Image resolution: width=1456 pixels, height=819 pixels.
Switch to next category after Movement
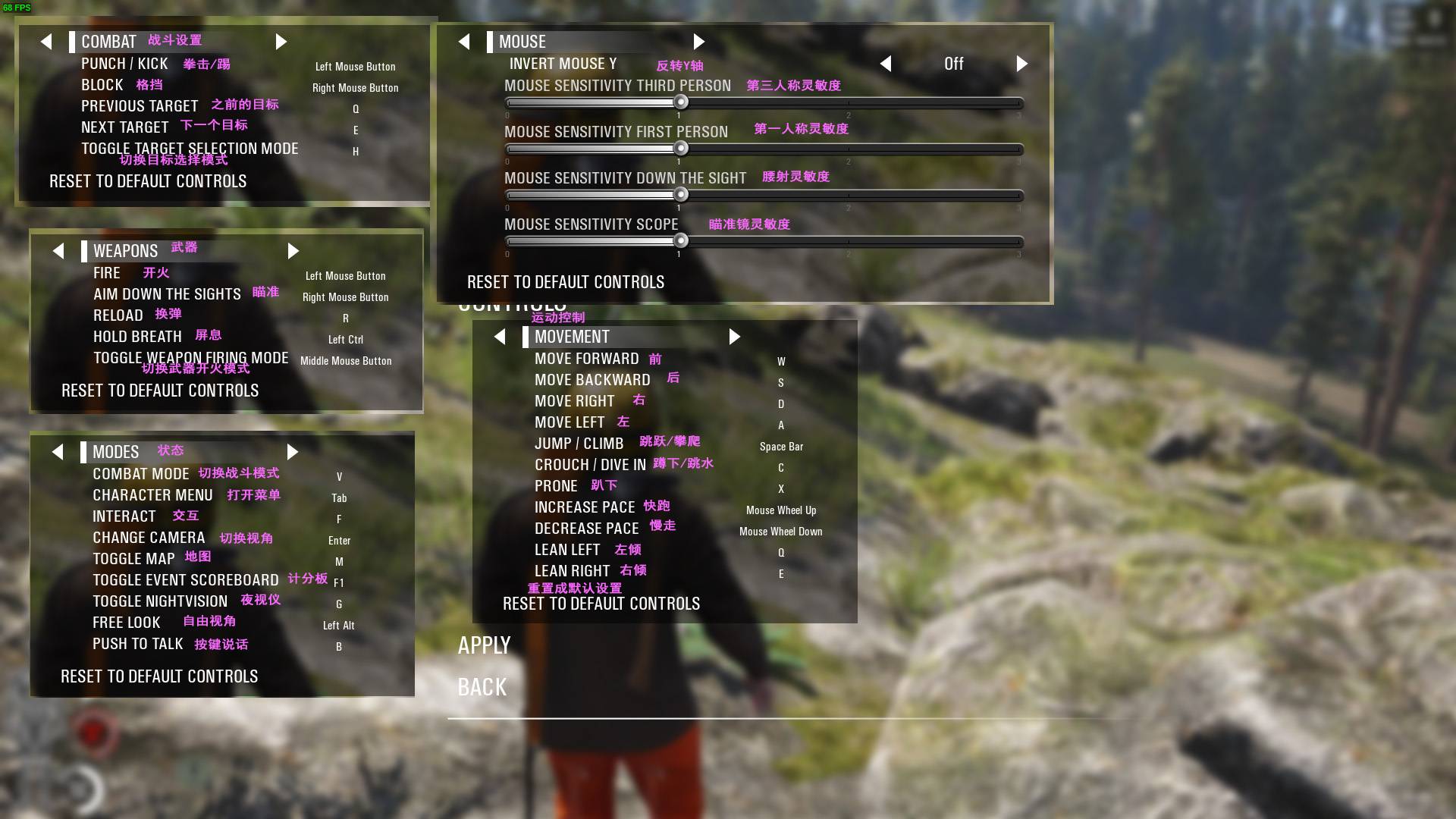pyautogui.click(x=734, y=337)
